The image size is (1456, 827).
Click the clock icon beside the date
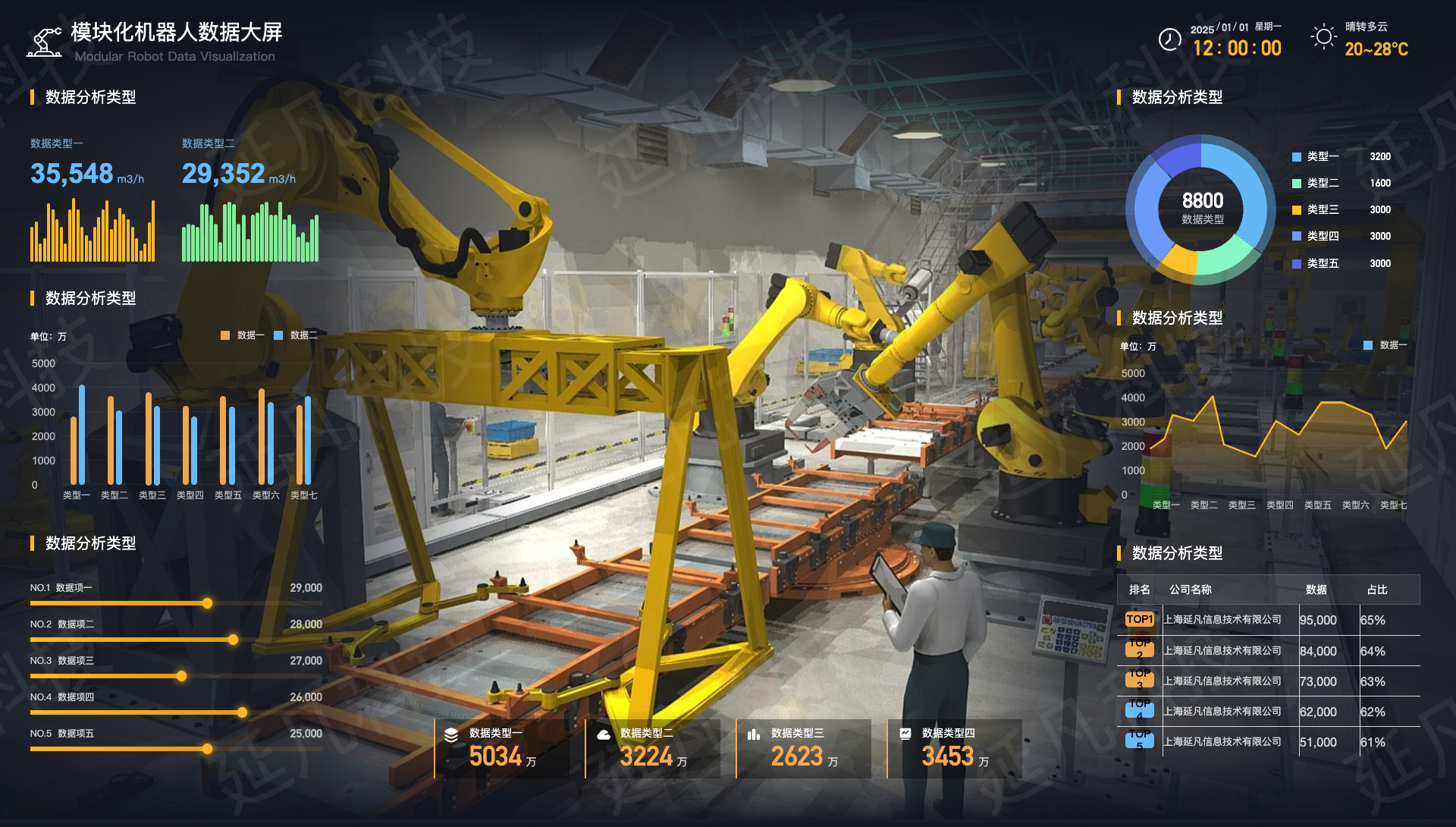1170,39
